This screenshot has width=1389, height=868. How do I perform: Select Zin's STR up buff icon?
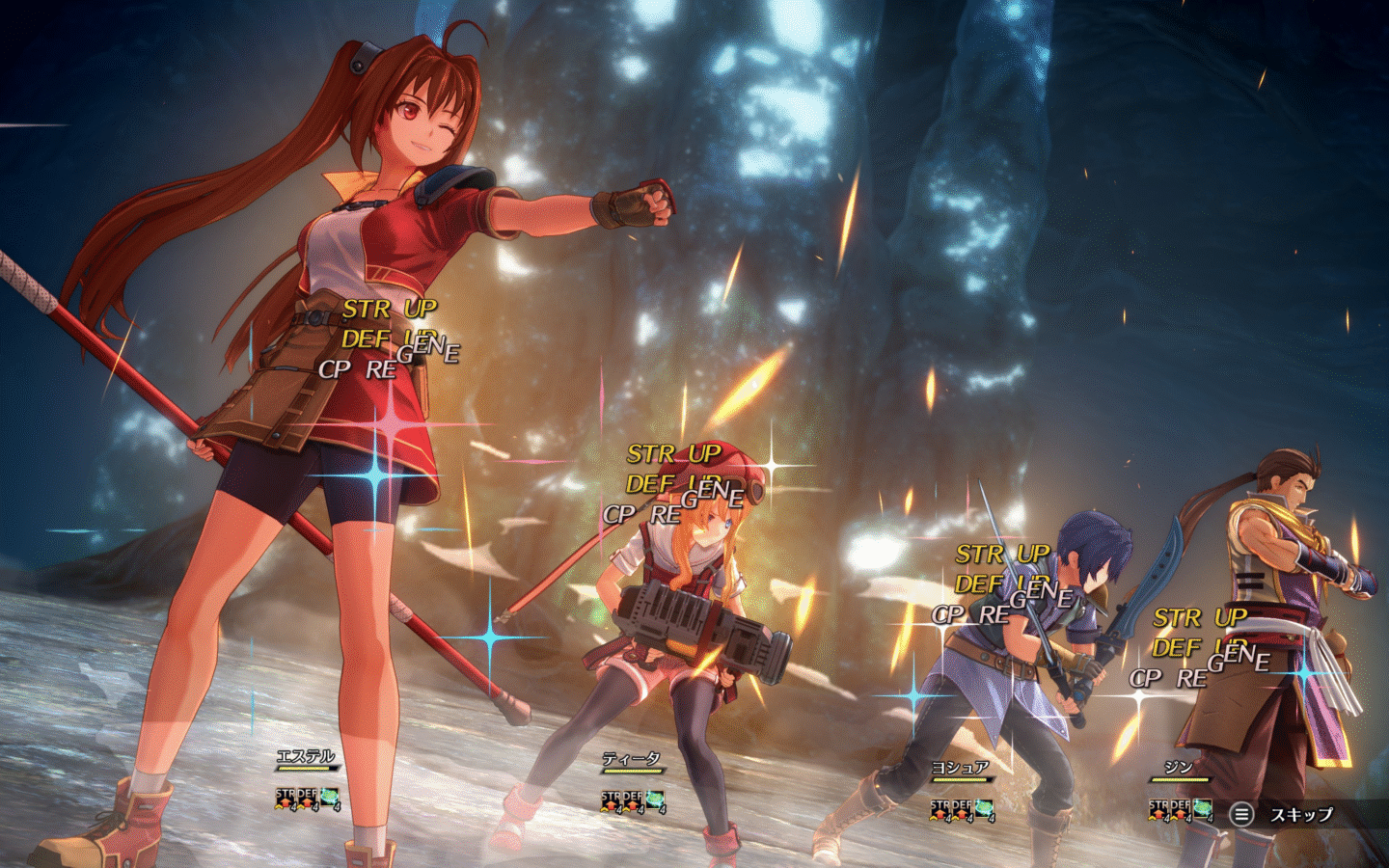click(1158, 809)
